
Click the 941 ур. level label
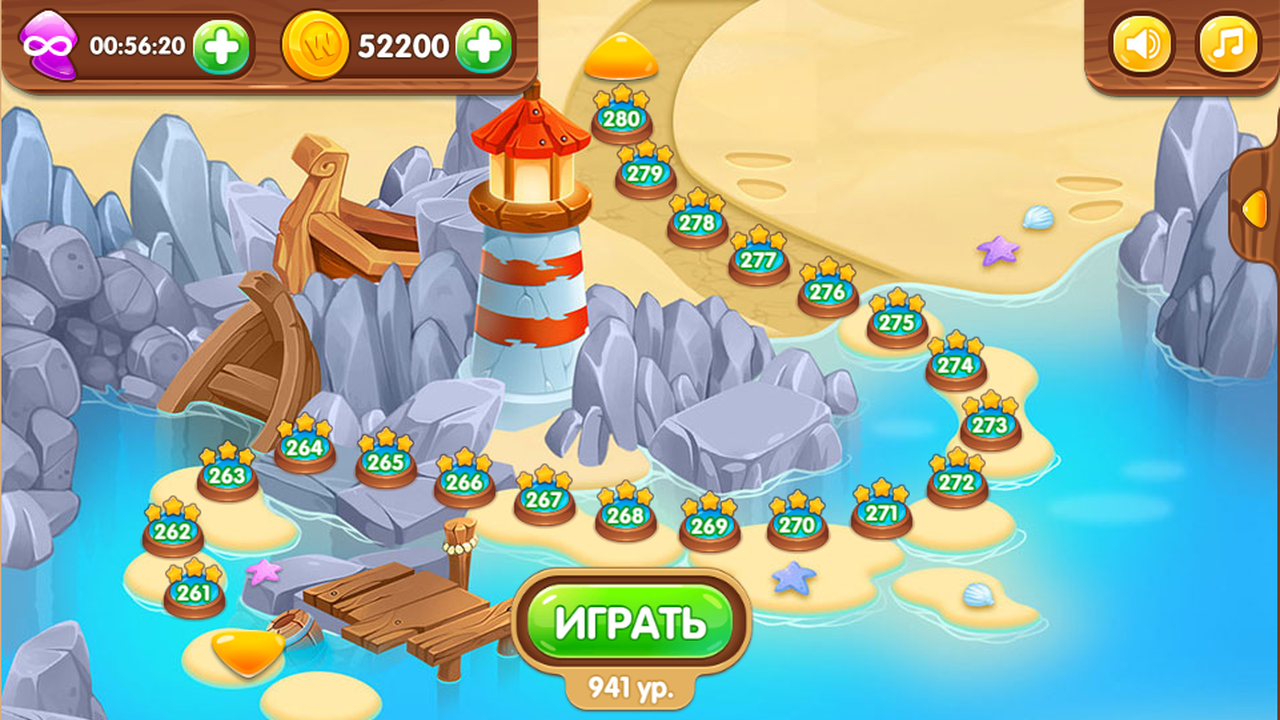[x=633, y=685]
